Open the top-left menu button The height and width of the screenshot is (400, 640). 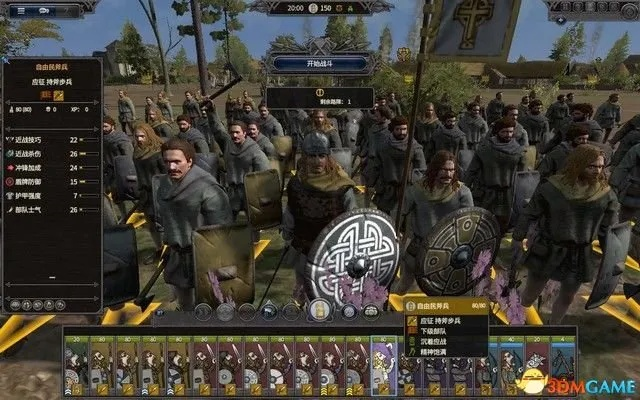coord(22,11)
